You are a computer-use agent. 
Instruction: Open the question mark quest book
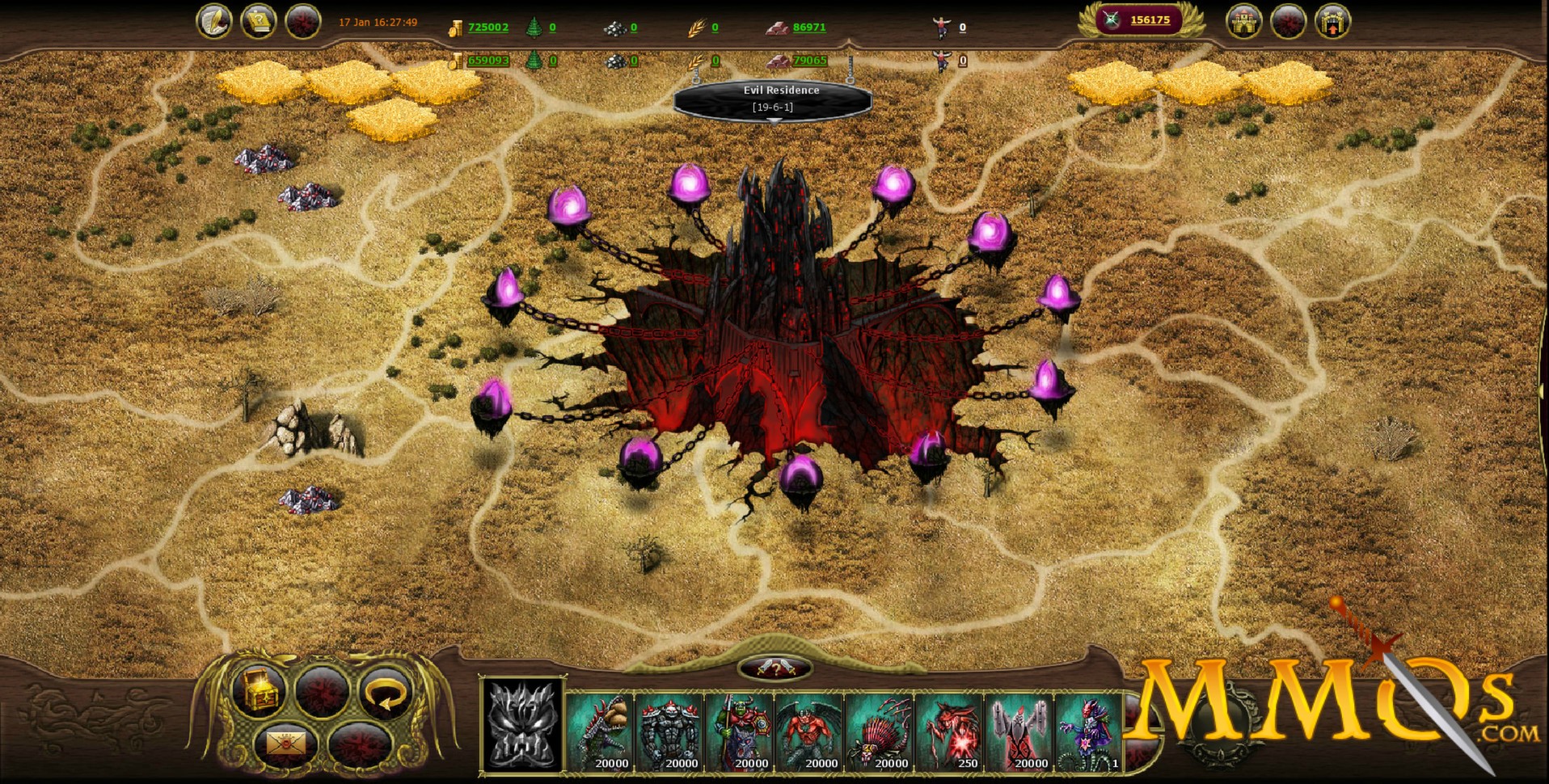[x=259, y=22]
